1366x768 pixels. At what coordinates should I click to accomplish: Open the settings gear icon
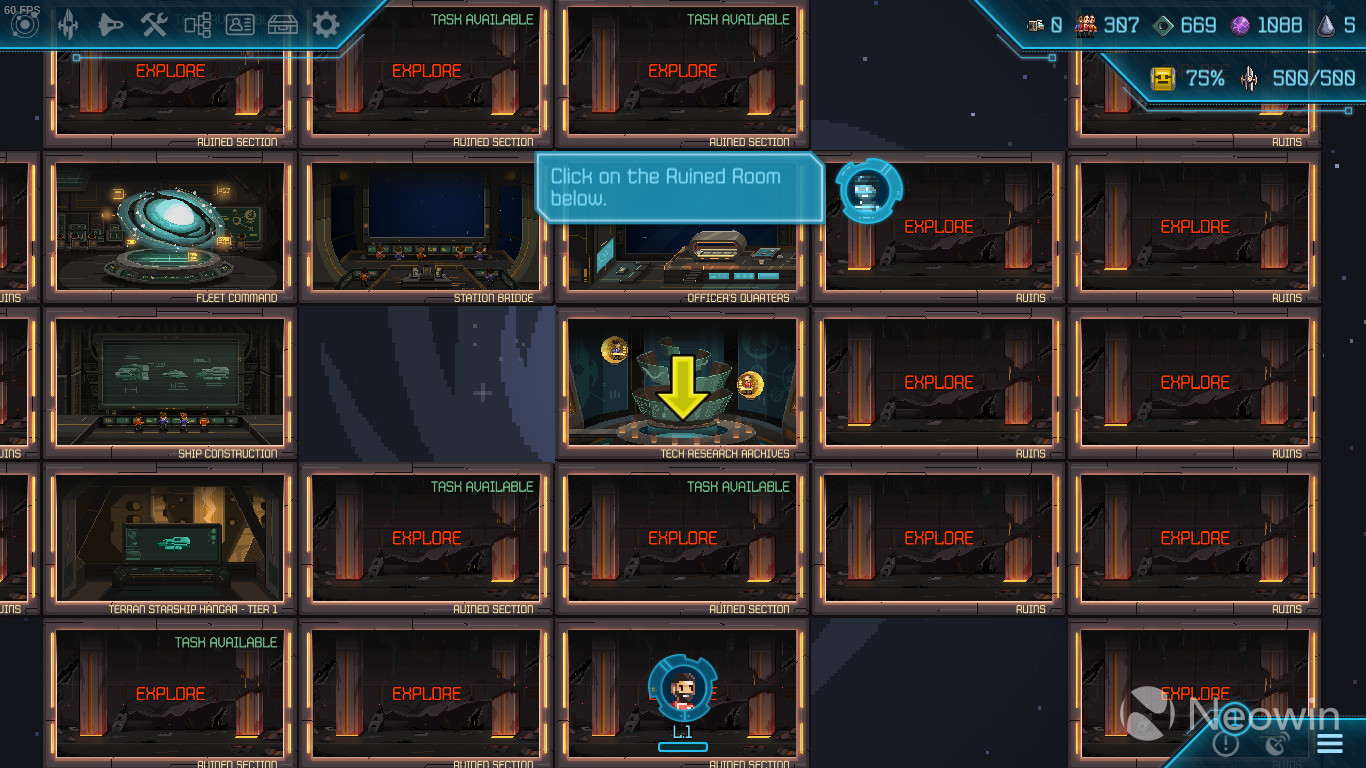click(x=325, y=25)
